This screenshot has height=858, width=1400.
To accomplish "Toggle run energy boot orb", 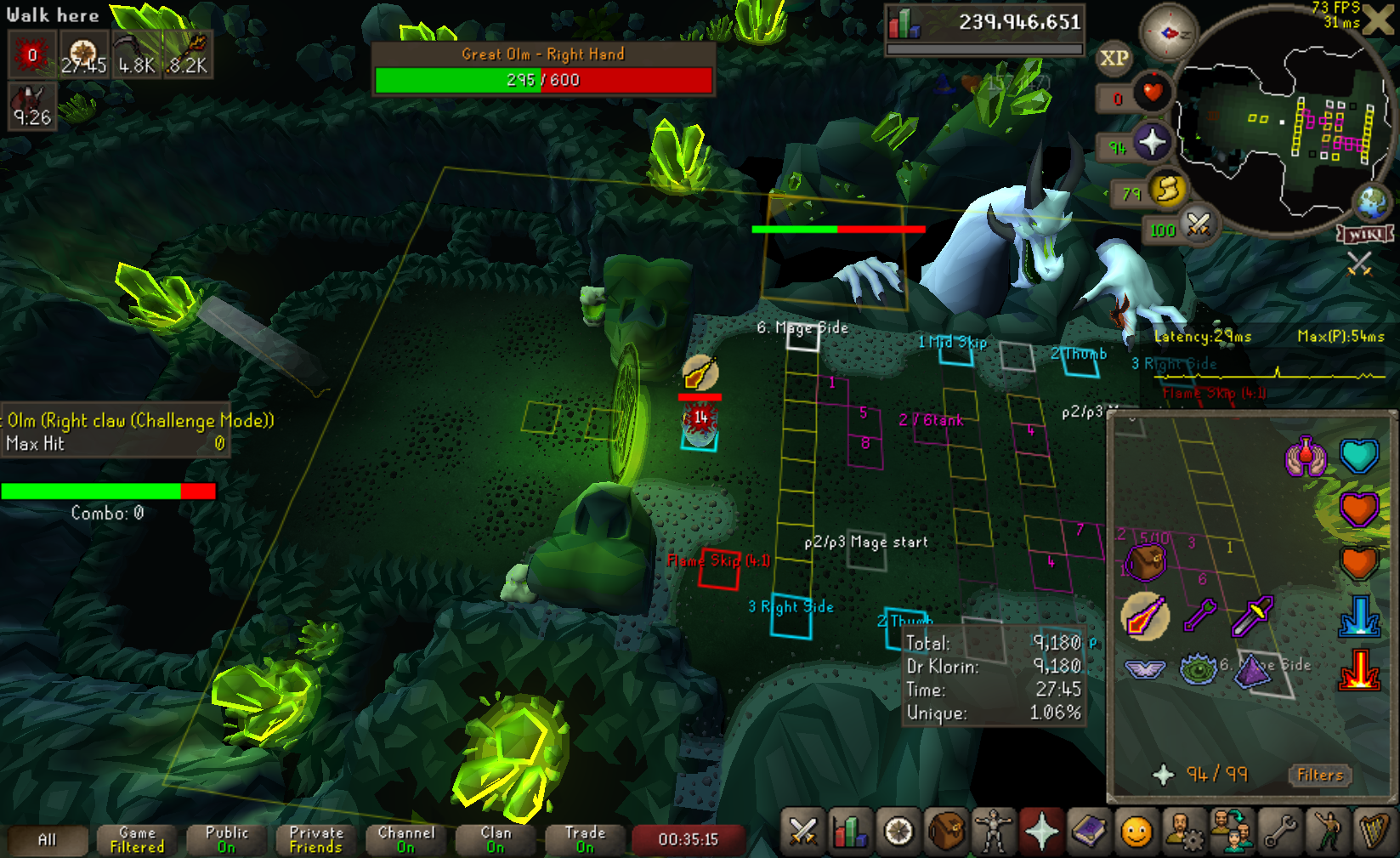I will 1167,190.
